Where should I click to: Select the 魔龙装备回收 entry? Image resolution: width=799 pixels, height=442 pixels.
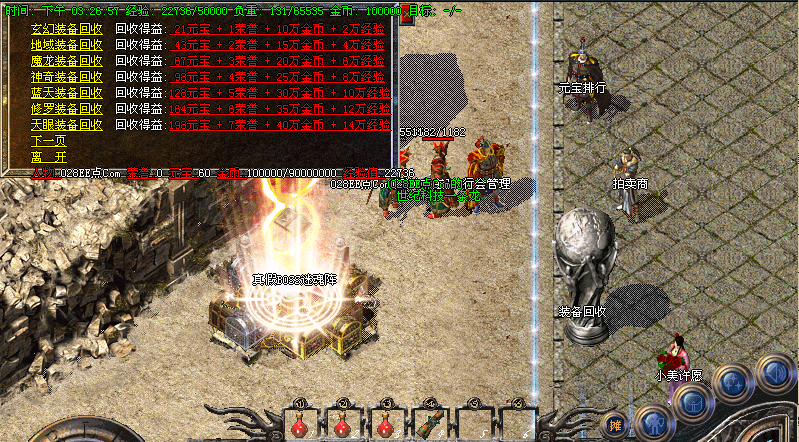(x=66, y=61)
